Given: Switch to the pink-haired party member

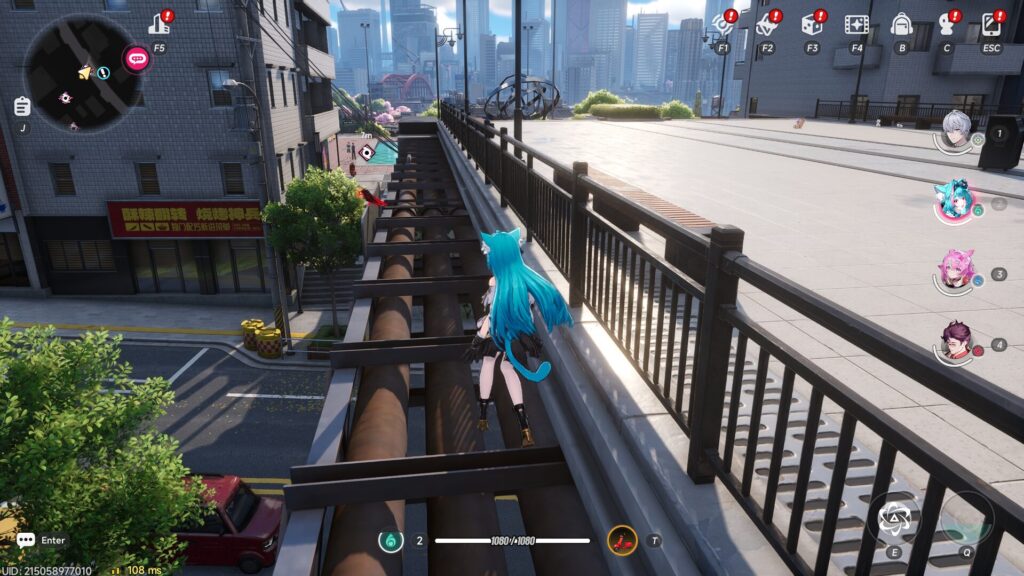Looking at the screenshot, I should pos(956,268).
